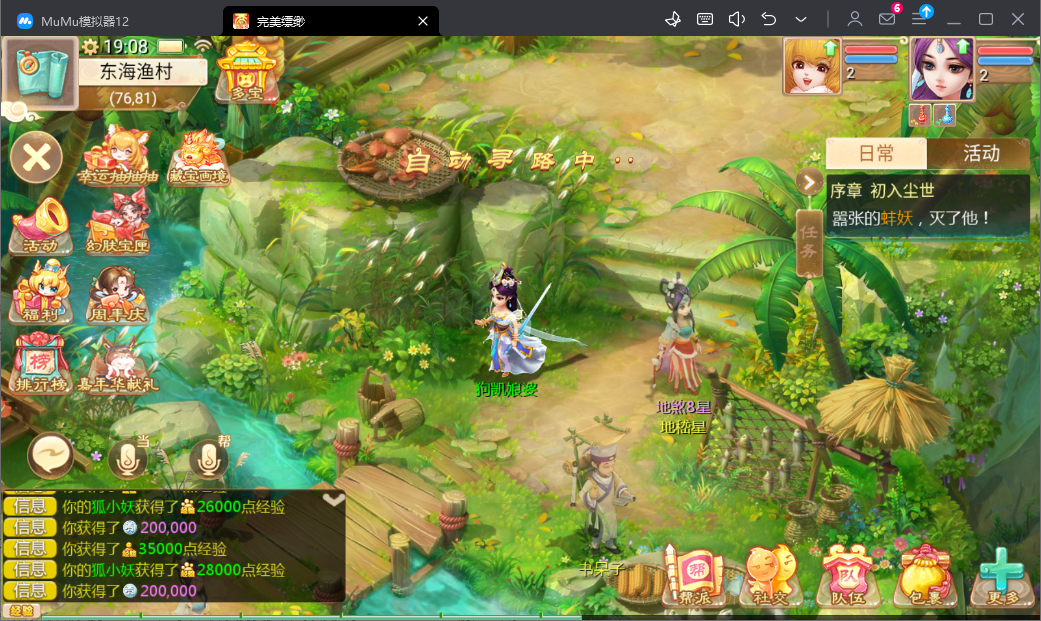Collapse the left menu with the X button
The width and height of the screenshot is (1041, 621).
click(x=36, y=157)
